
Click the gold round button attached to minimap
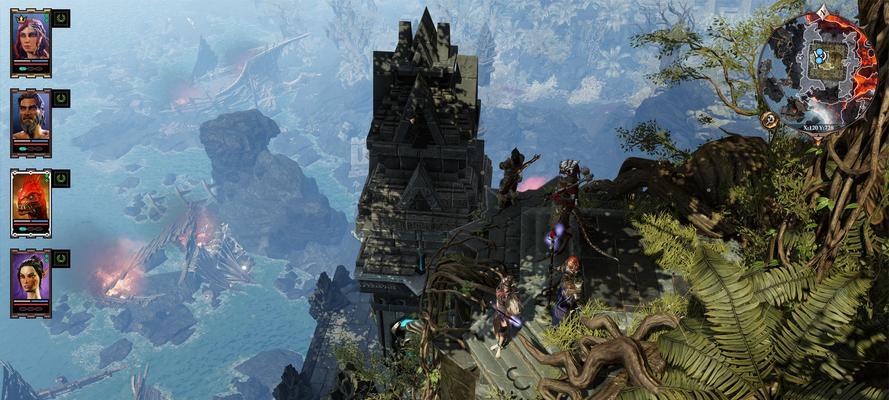(770, 120)
